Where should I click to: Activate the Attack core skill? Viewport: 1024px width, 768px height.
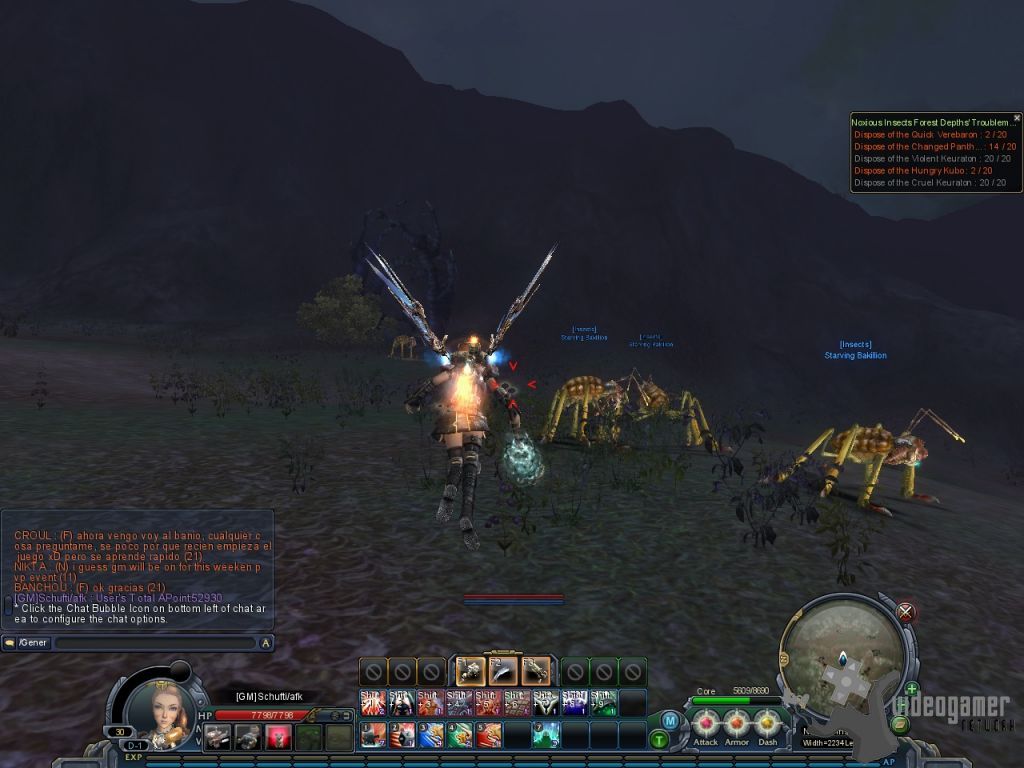pyautogui.click(x=706, y=723)
